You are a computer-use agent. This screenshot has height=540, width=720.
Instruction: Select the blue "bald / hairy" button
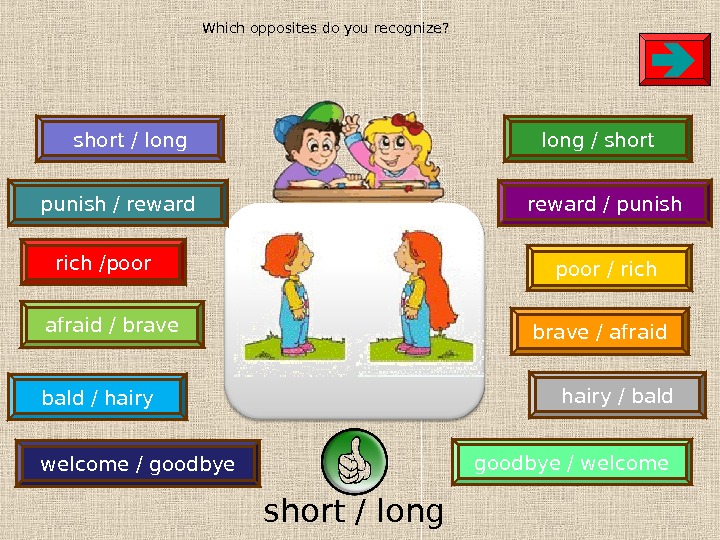[x=97, y=398]
